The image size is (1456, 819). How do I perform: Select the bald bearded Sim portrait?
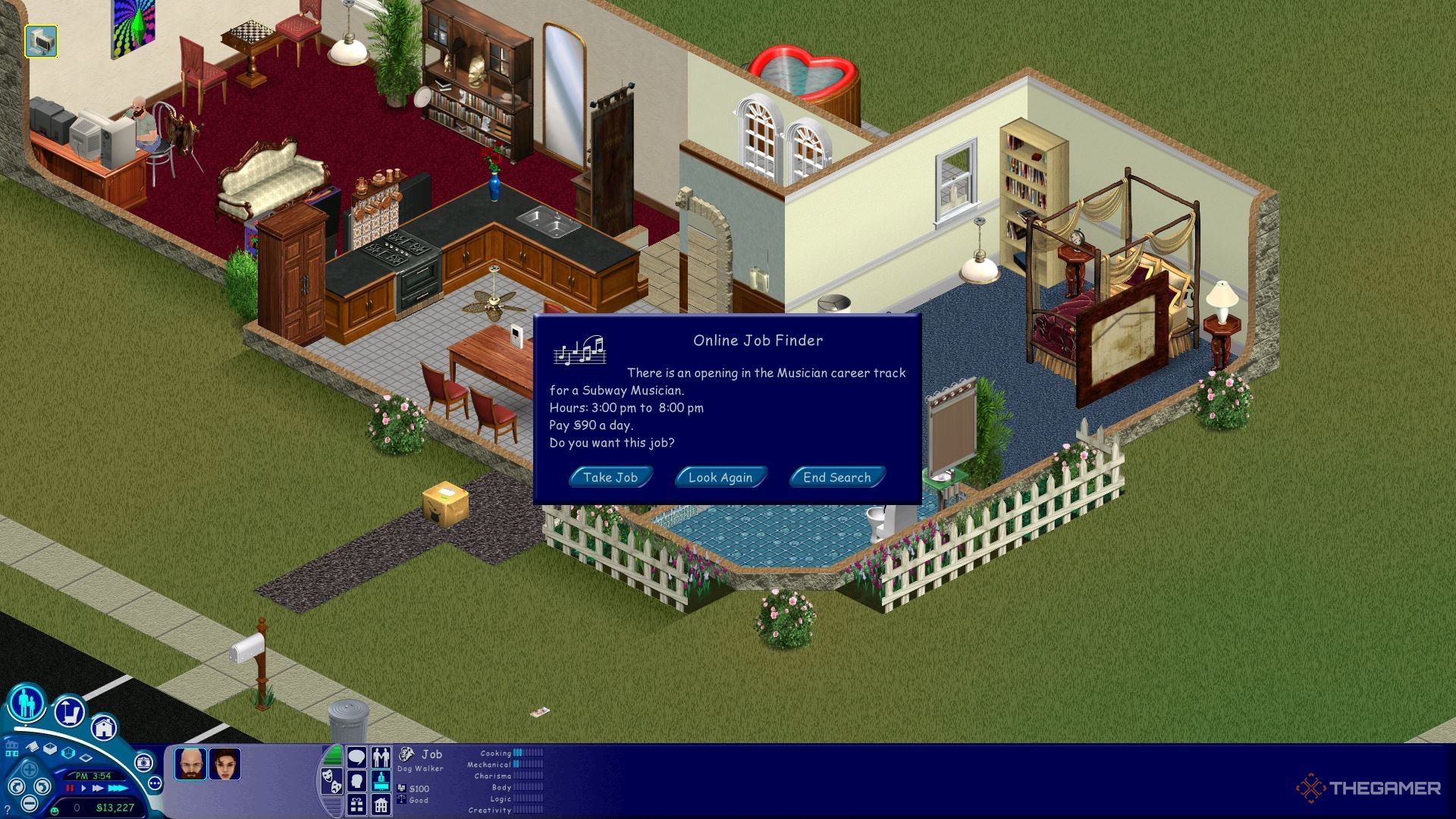pyautogui.click(x=190, y=764)
